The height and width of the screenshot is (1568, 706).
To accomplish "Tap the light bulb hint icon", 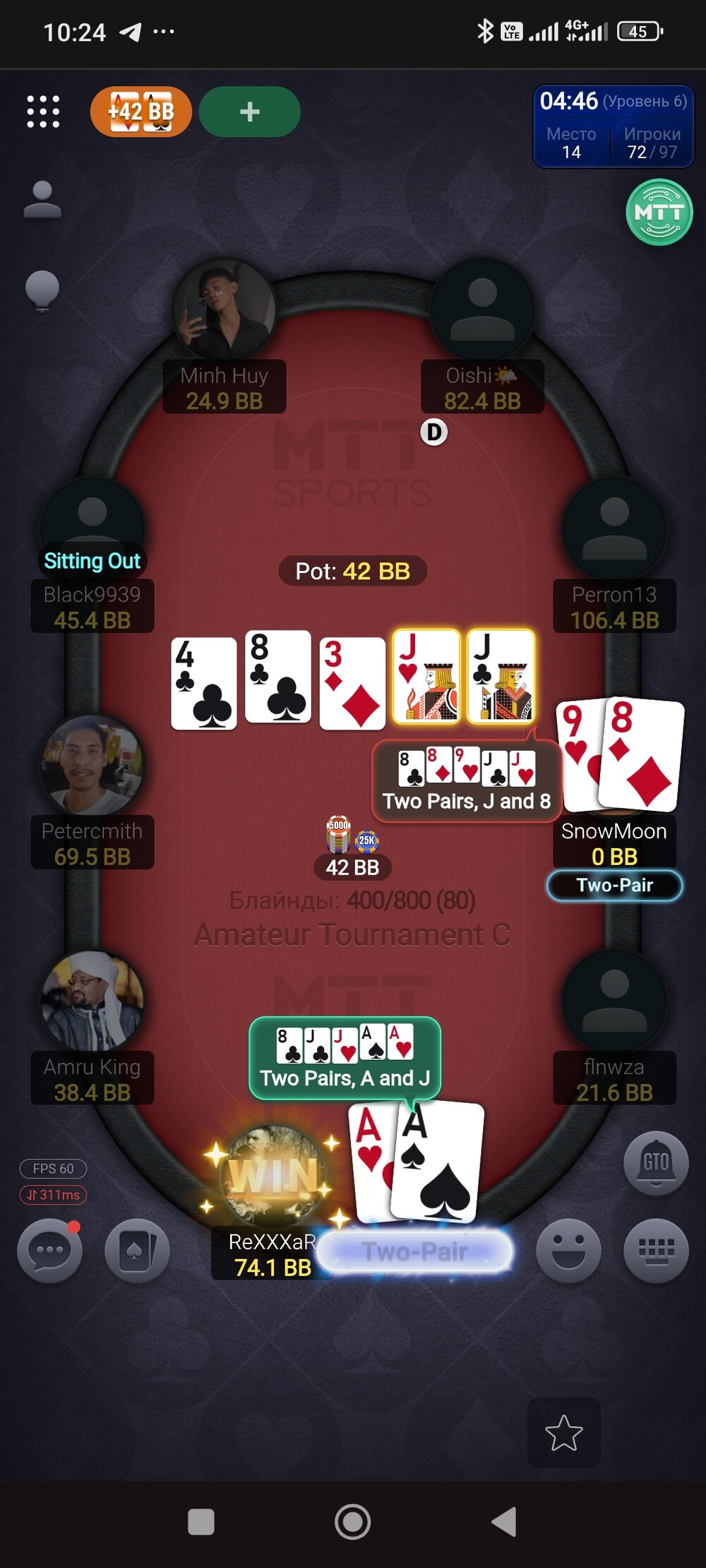I will (42, 289).
